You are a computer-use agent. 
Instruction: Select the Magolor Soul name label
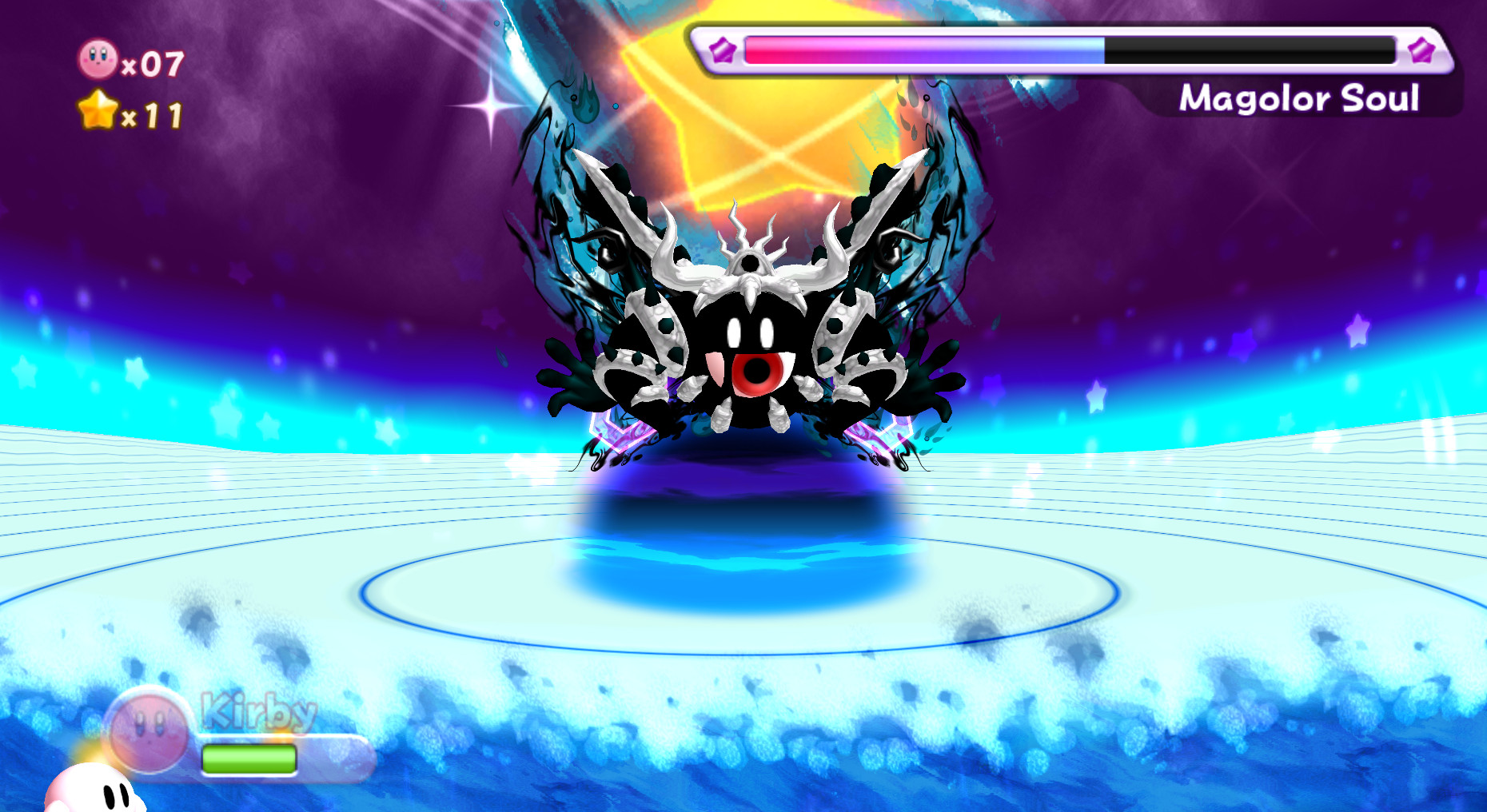coord(1300,98)
